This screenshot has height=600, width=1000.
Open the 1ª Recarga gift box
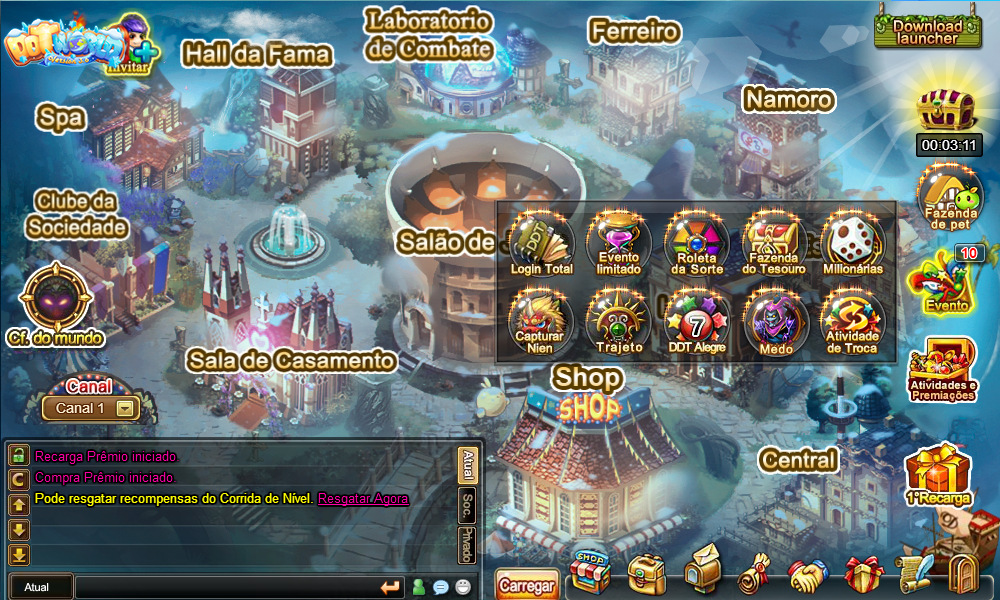tap(938, 474)
